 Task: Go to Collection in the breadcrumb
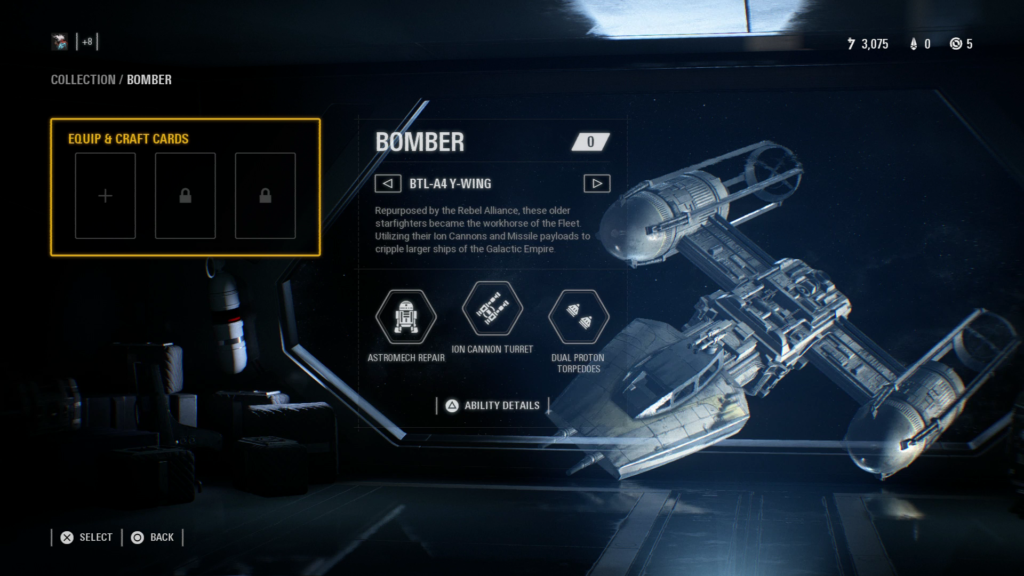83,79
